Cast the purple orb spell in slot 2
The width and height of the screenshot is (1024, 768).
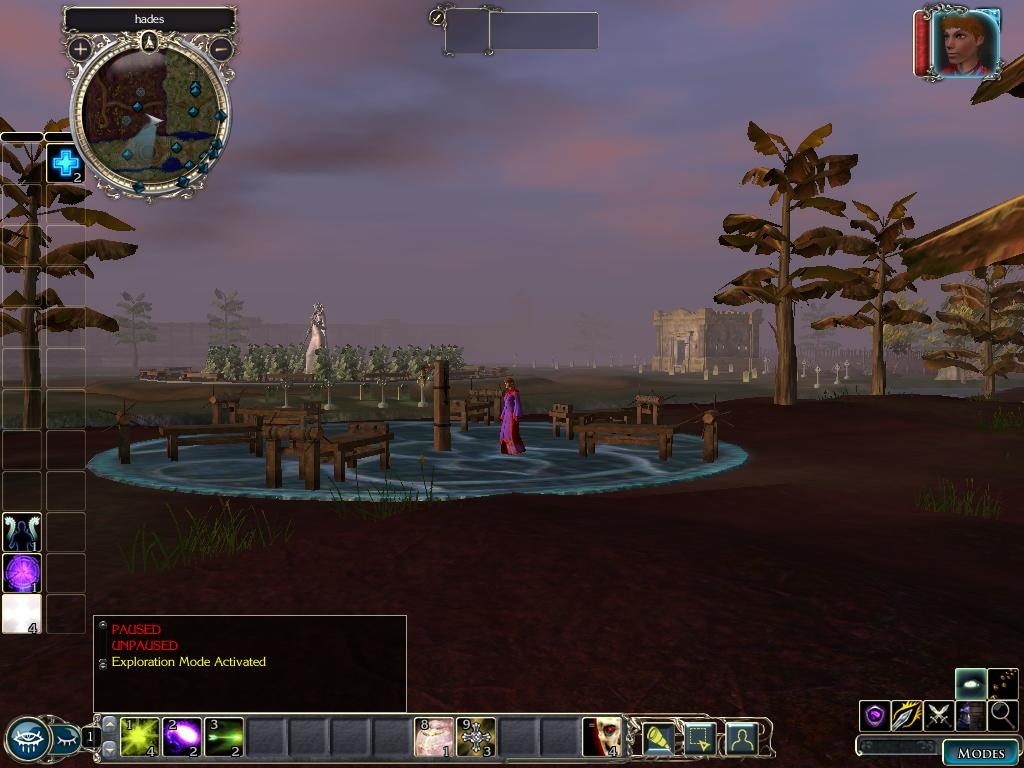(x=182, y=738)
